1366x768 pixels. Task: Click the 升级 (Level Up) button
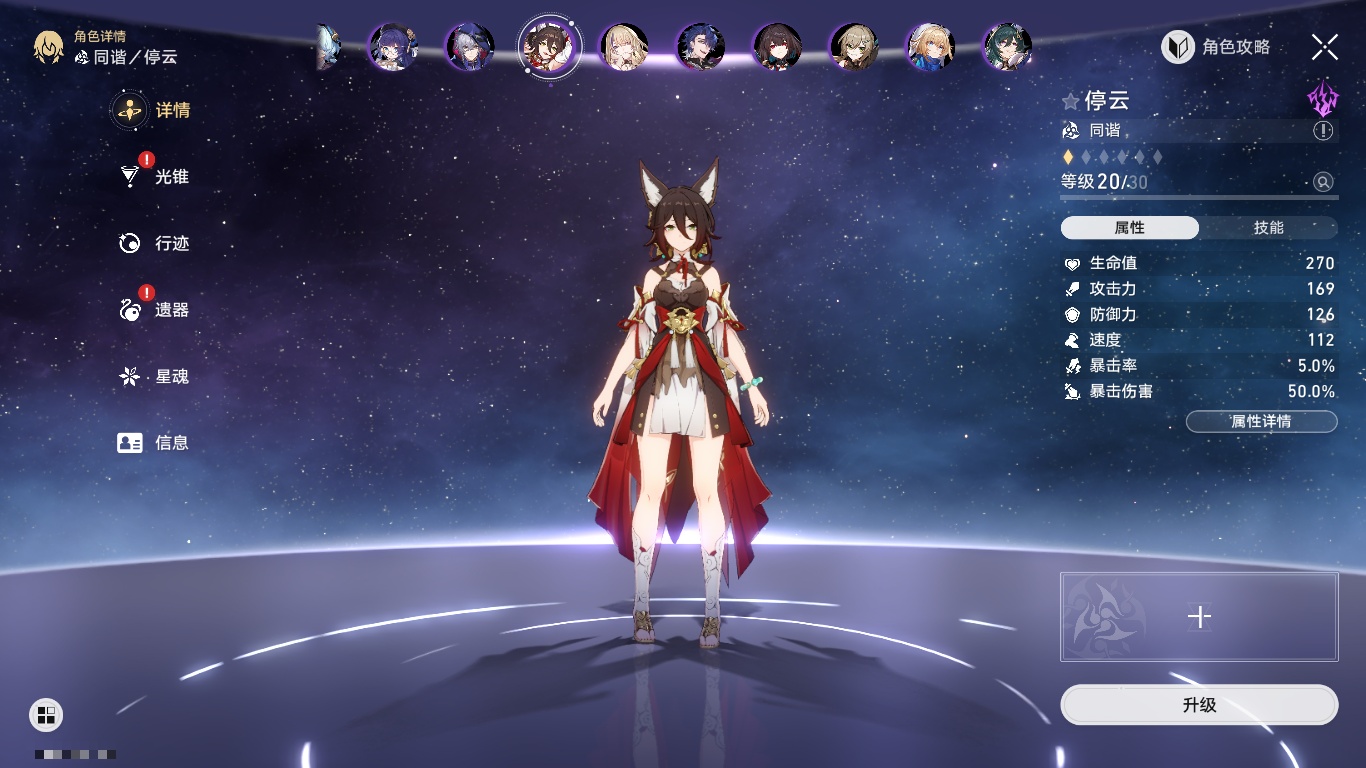[1199, 705]
